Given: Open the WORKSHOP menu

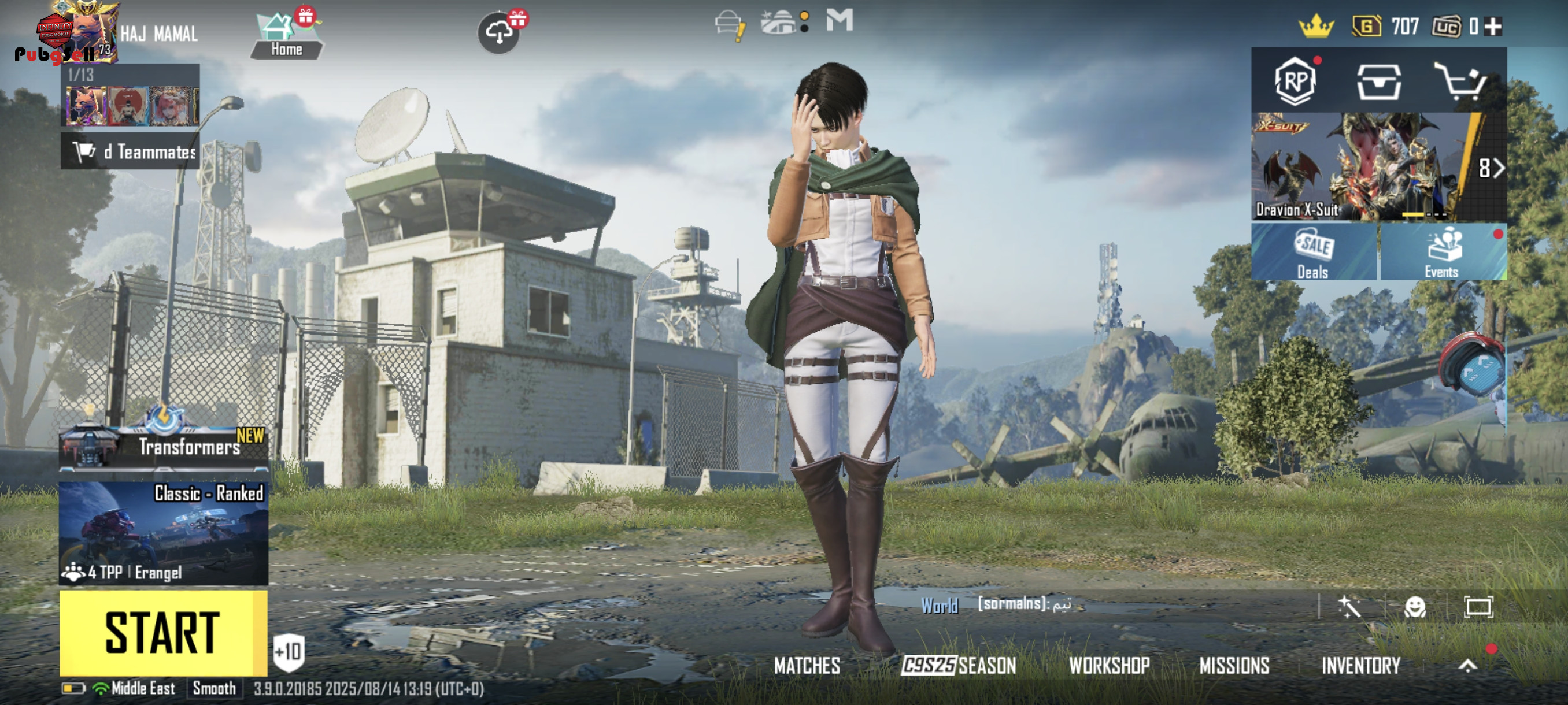Looking at the screenshot, I should [x=1109, y=666].
